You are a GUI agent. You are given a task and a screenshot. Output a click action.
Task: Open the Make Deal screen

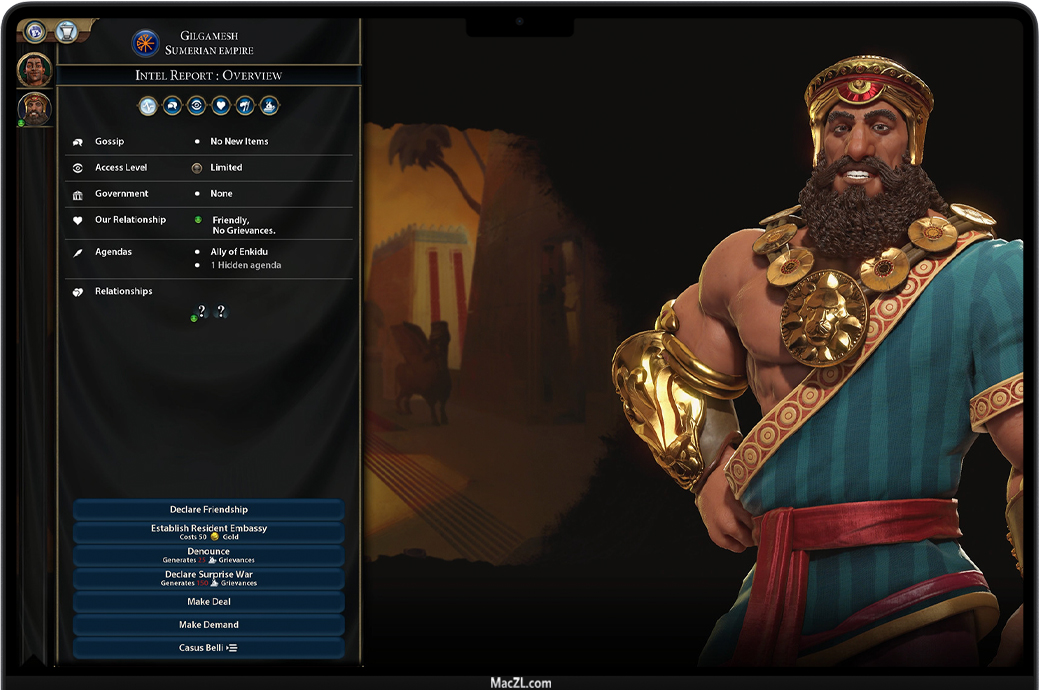[x=209, y=602]
